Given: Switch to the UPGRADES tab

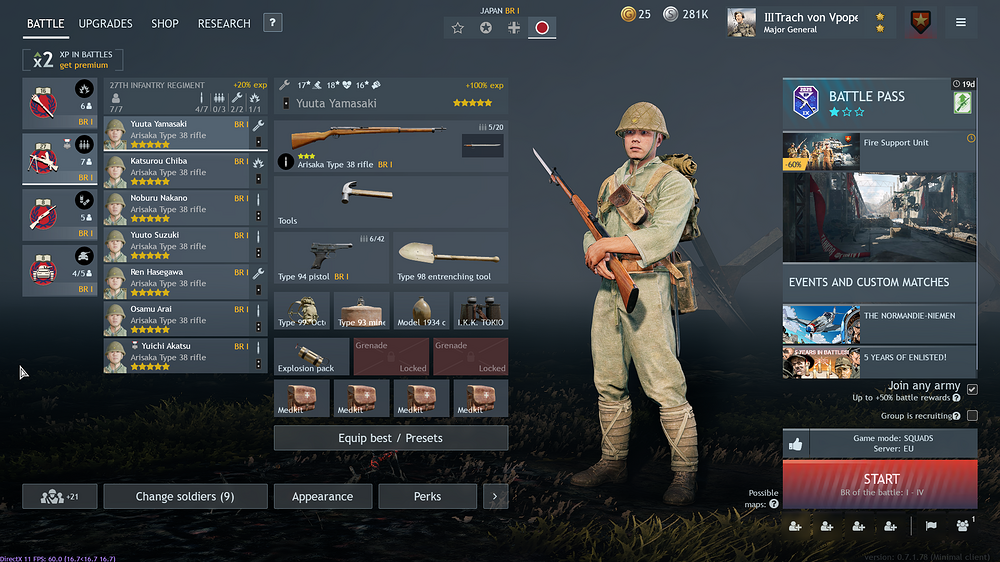Looking at the screenshot, I should (x=105, y=23).
